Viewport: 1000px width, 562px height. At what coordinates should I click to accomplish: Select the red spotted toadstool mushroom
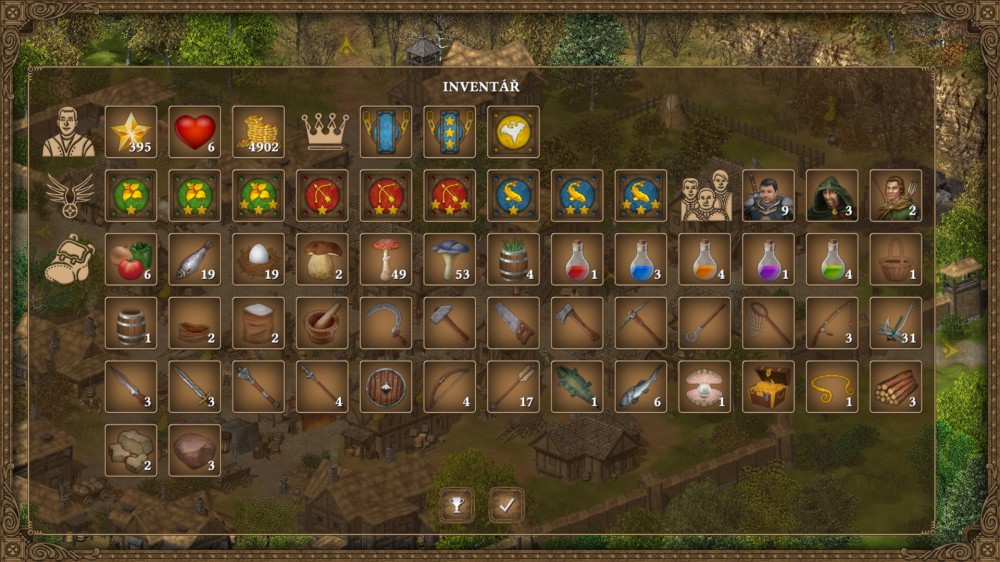tap(387, 260)
